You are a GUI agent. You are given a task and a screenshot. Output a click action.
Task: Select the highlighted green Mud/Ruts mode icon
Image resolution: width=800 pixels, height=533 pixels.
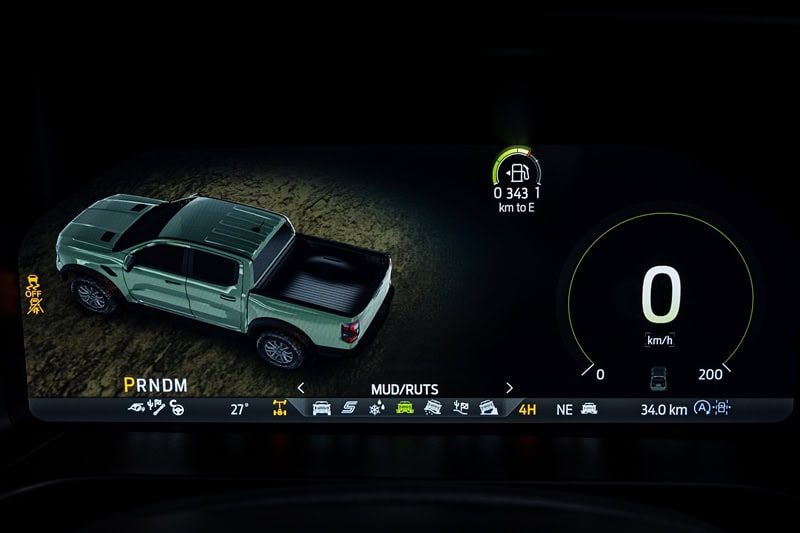tap(404, 408)
